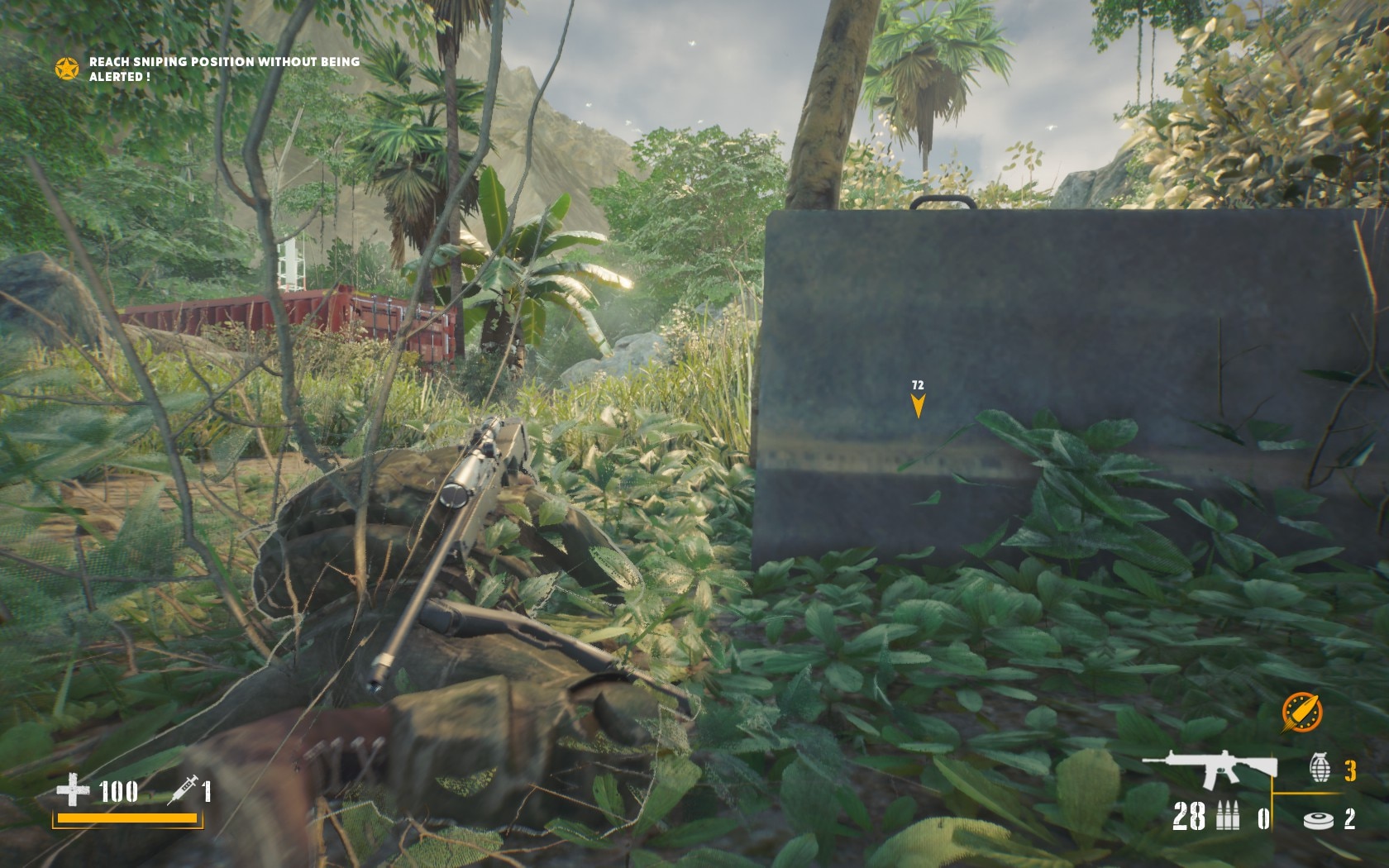Click the mission objective star icon

pos(67,69)
